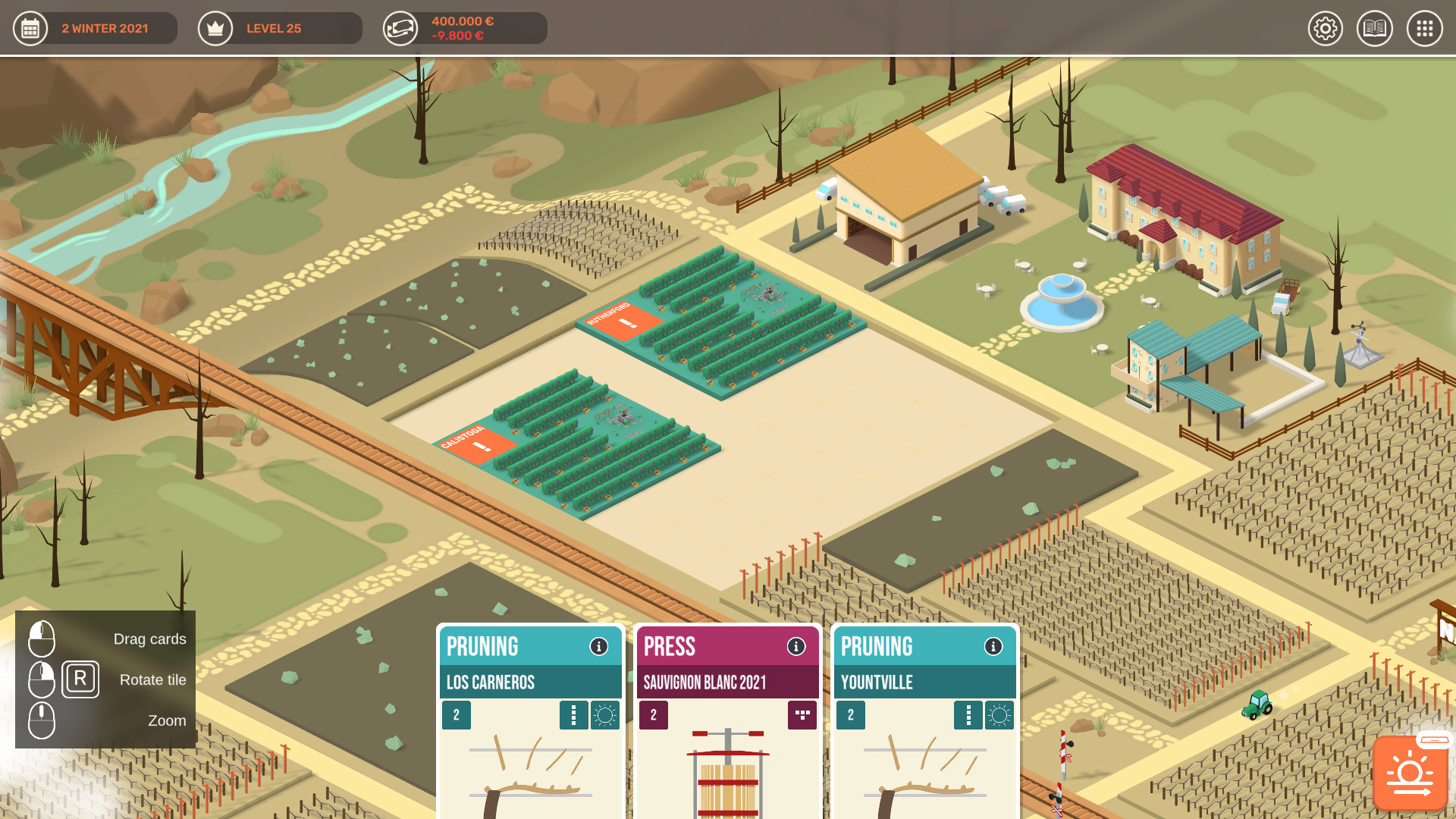Open the game journal book icon
The height and width of the screenshot is (819, 1456).
click(1375, 29)
